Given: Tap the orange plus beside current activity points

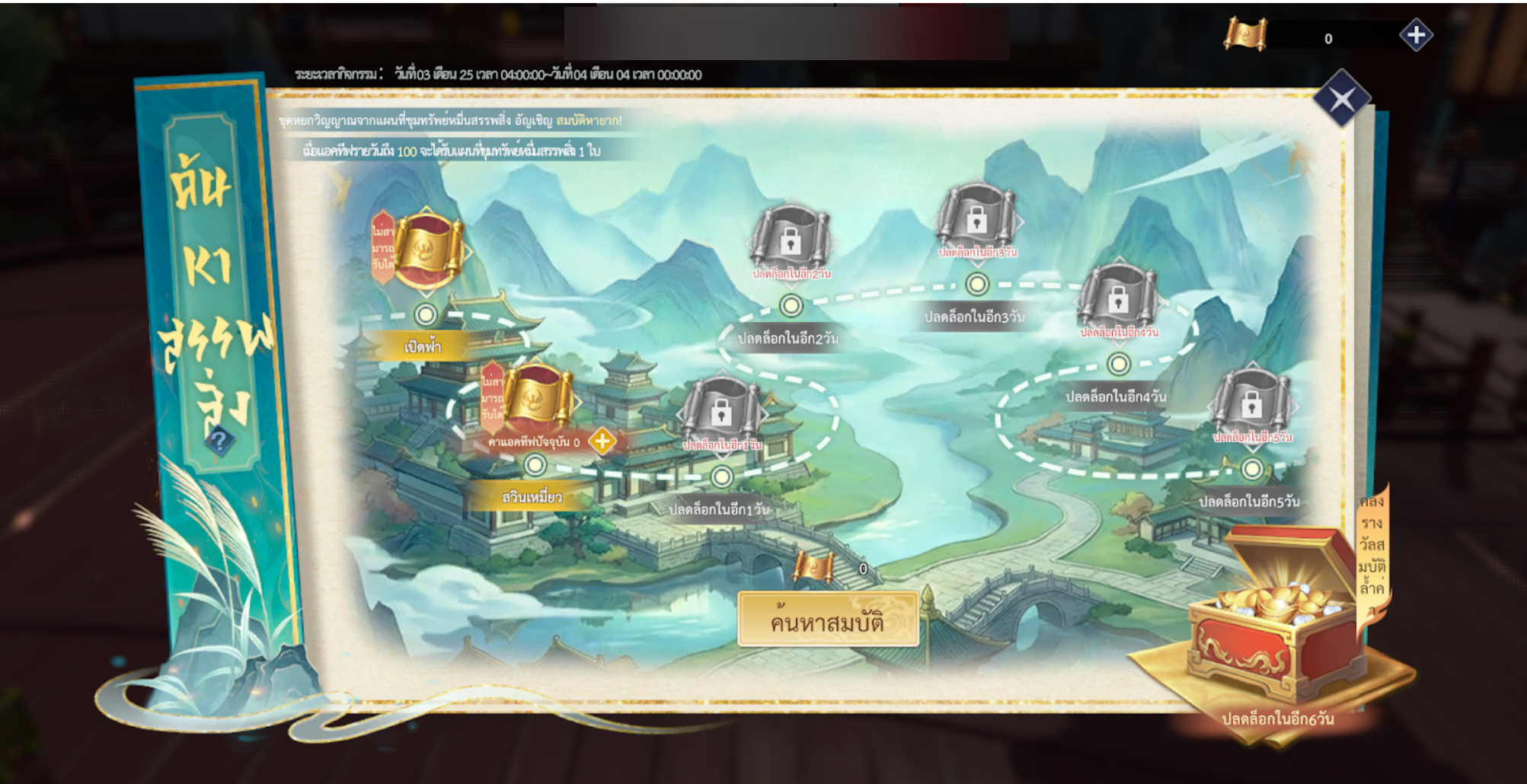Looking at the screenshot, I should (x=602, y=441).
